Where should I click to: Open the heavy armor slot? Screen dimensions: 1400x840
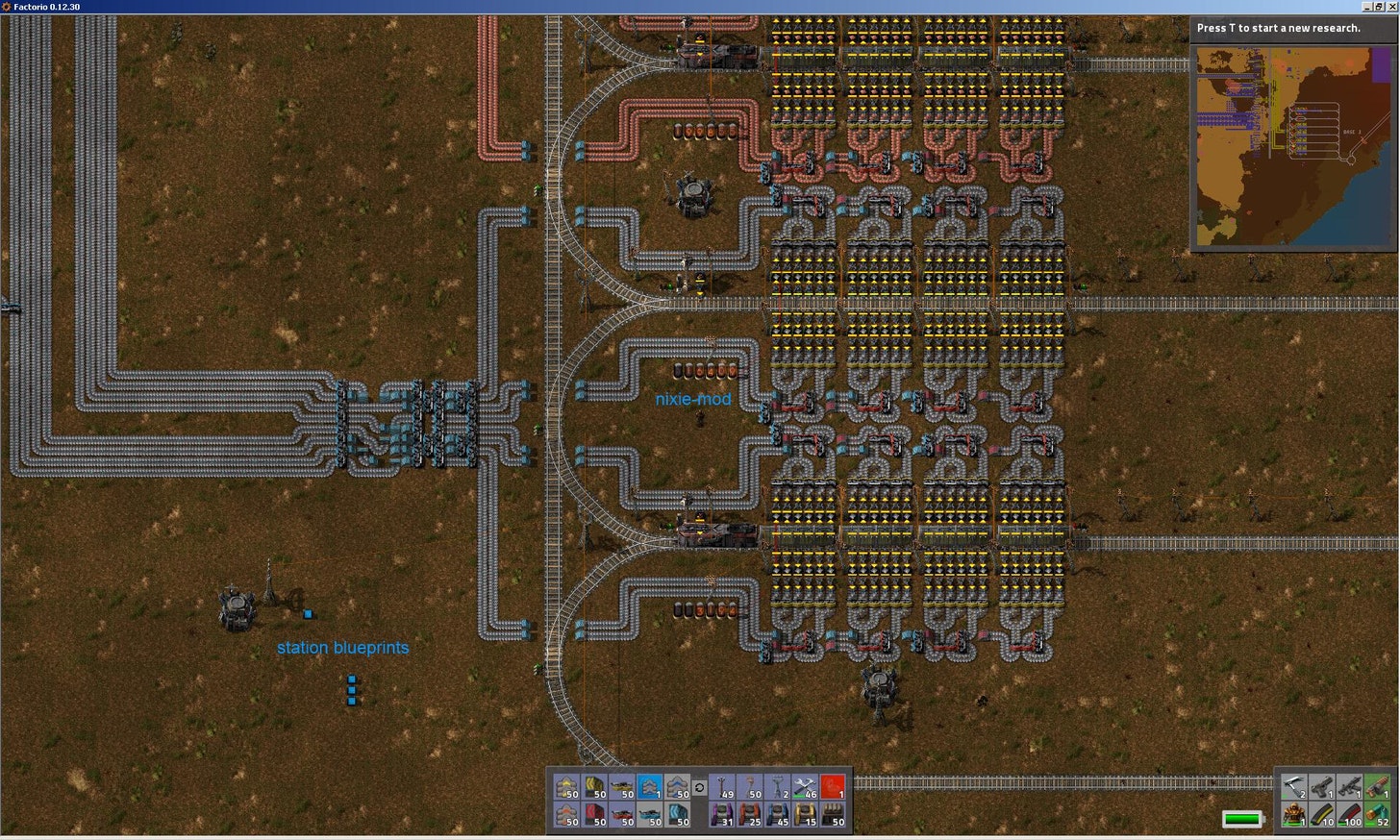(x=1294, y=814)
